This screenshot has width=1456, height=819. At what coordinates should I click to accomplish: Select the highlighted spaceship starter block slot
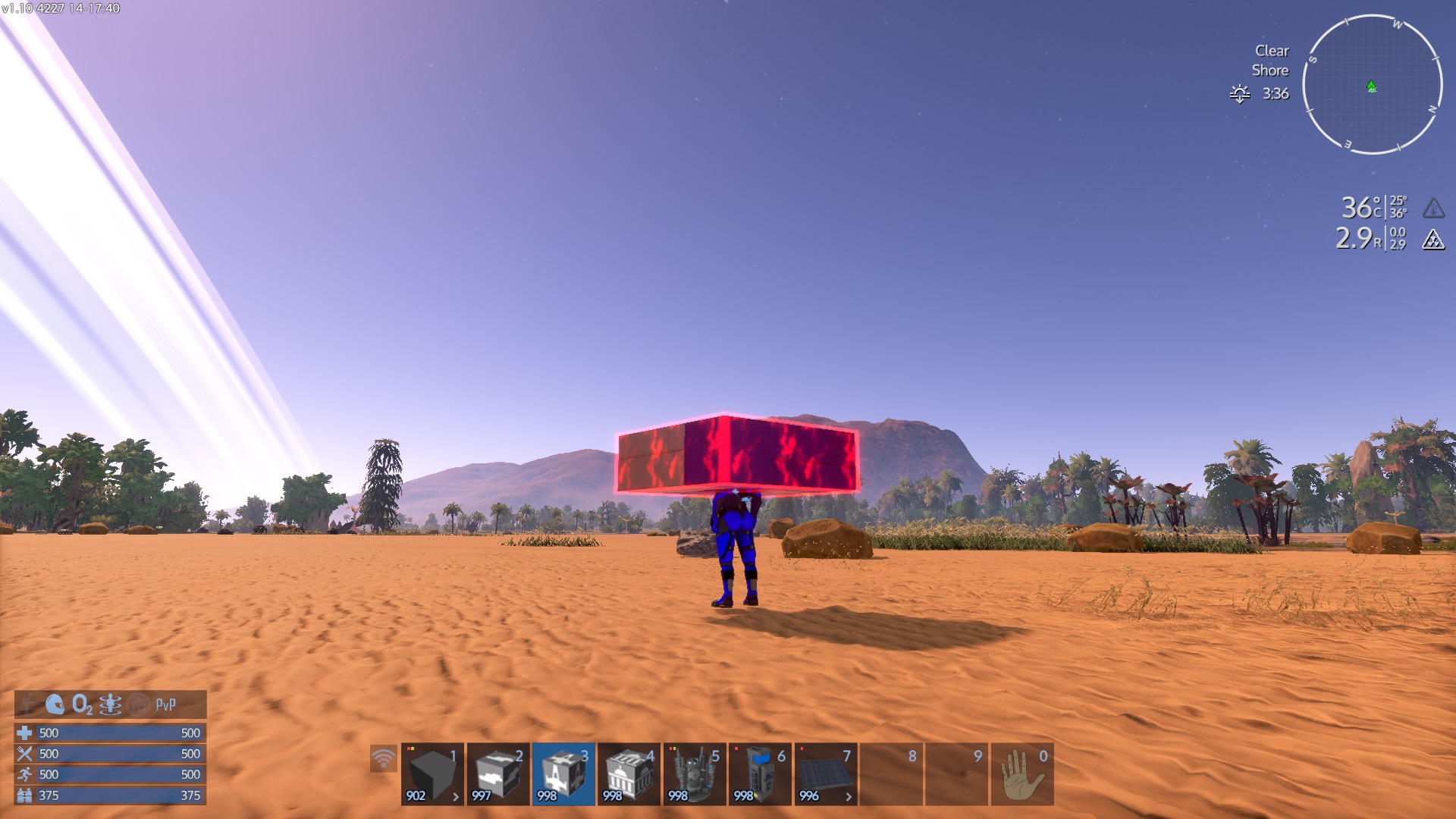coord(563,774)
